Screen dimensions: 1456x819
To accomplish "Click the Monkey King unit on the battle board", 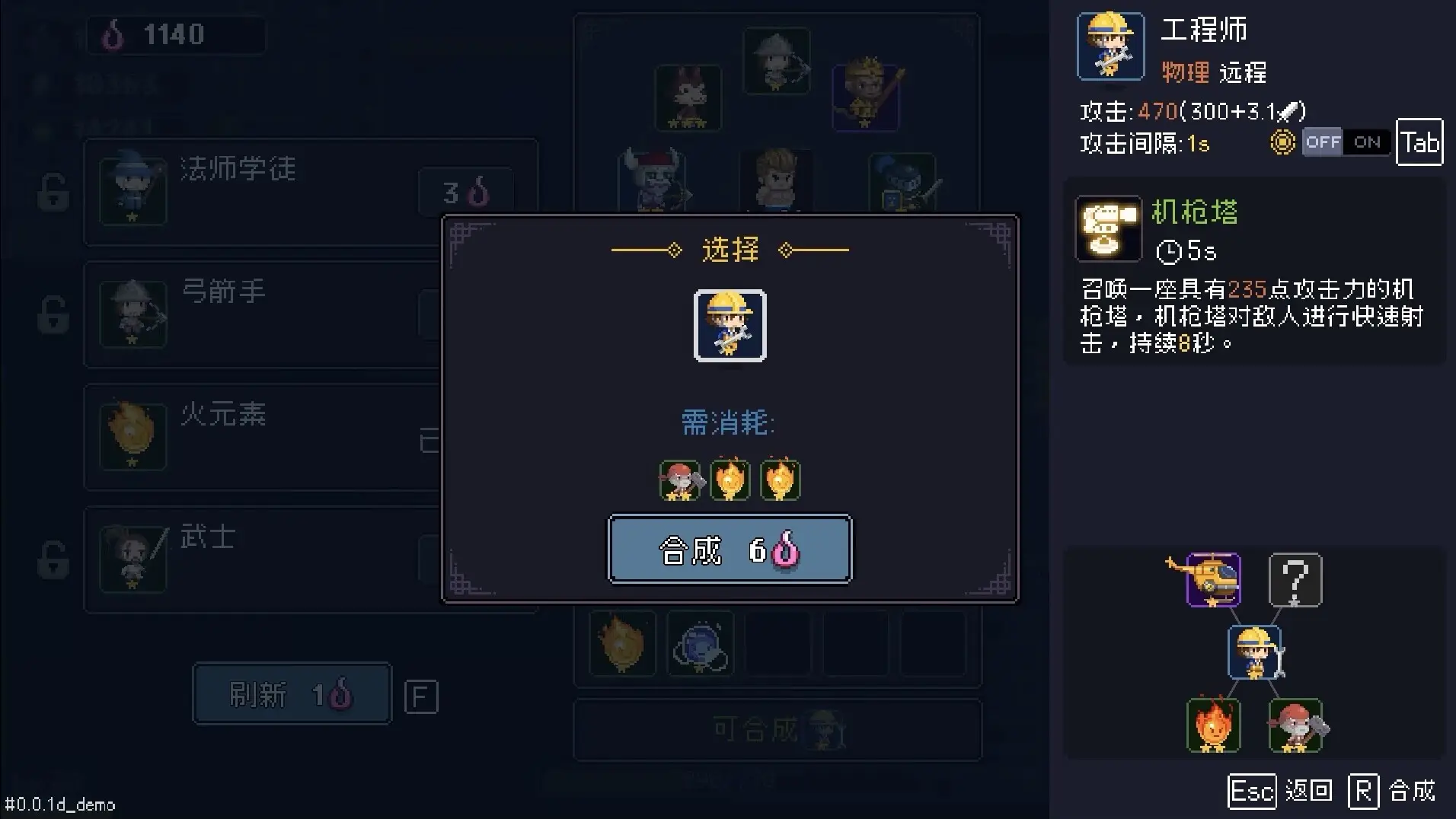I will click(866, 97).
